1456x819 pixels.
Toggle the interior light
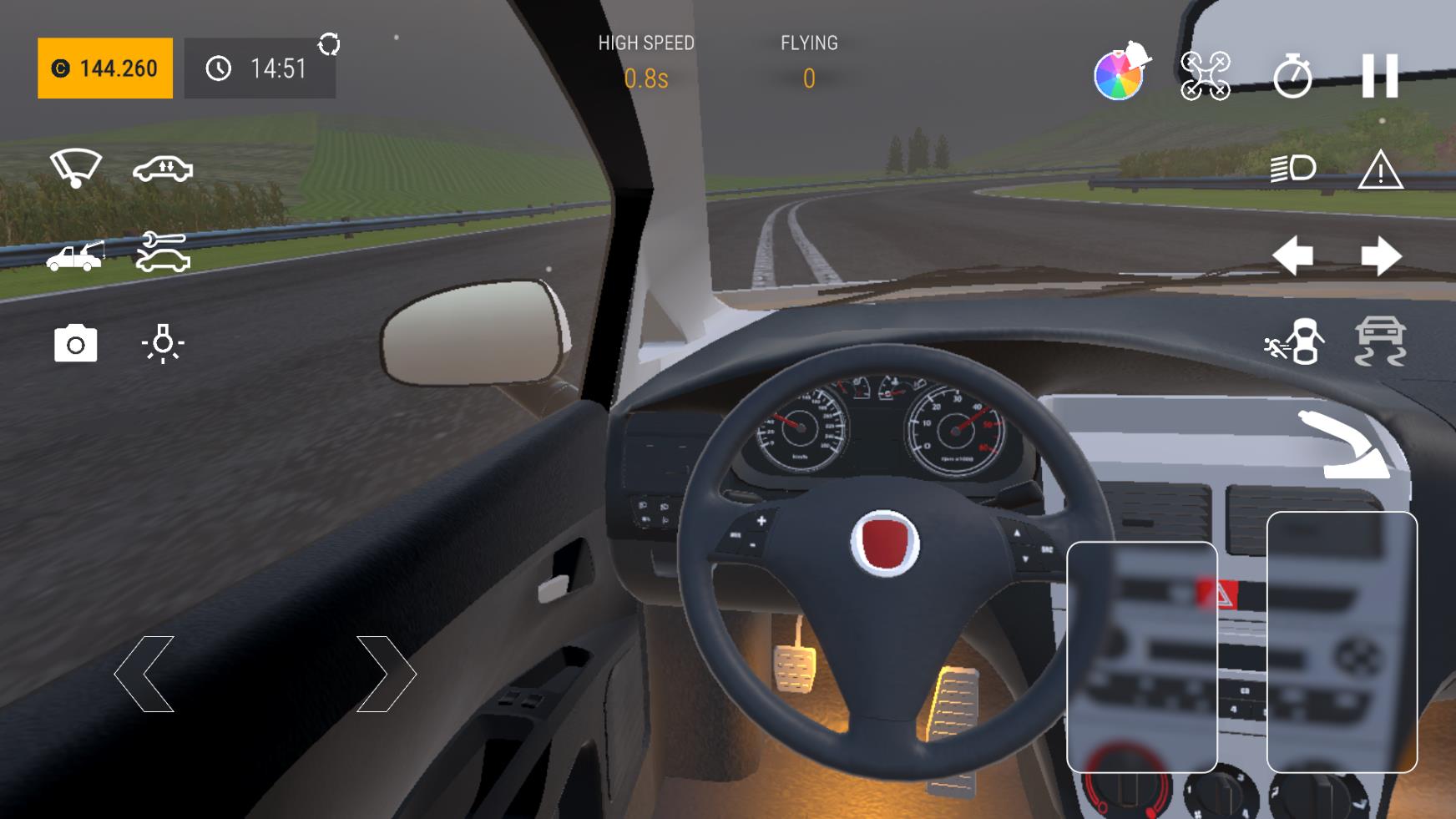click(160, 343)
